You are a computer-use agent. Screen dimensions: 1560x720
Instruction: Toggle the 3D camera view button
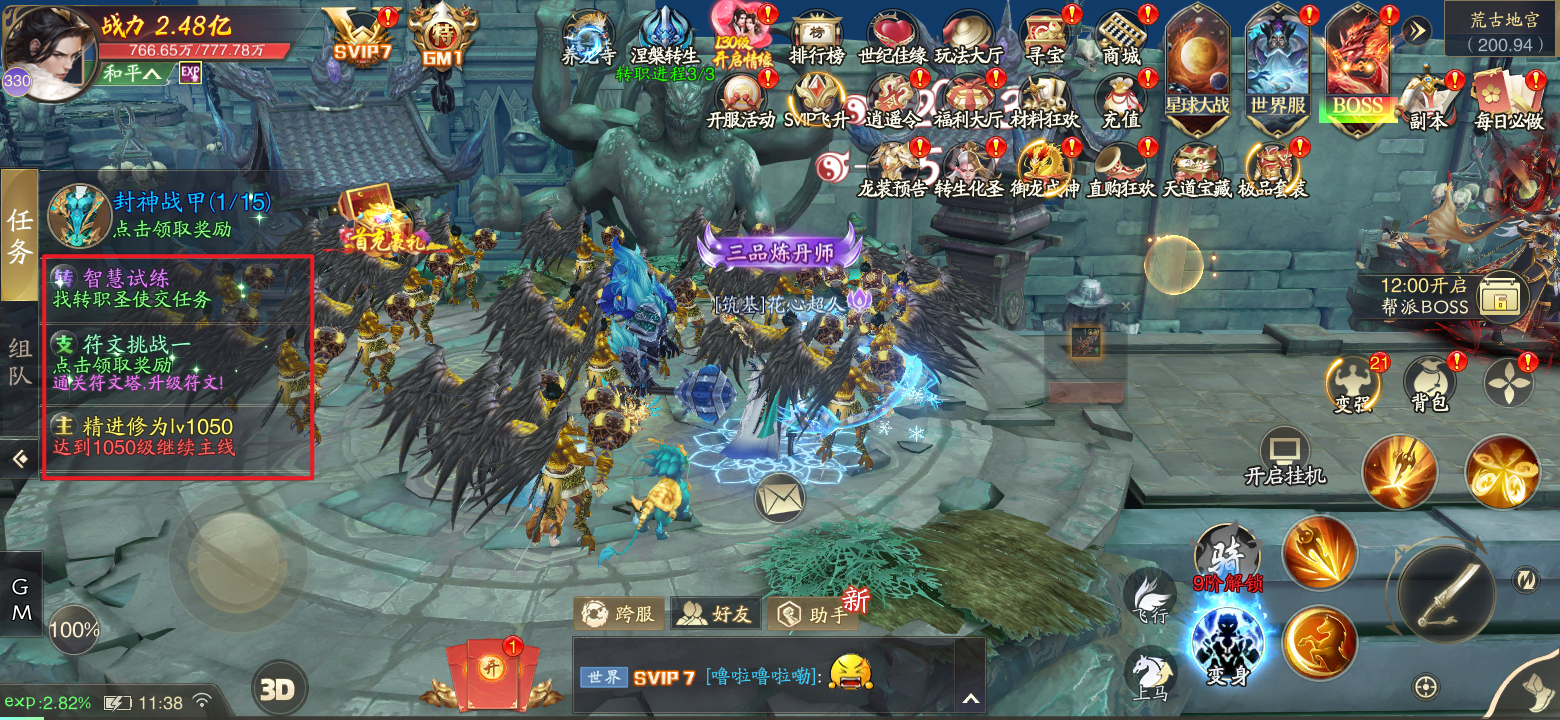tap(278, 688)
